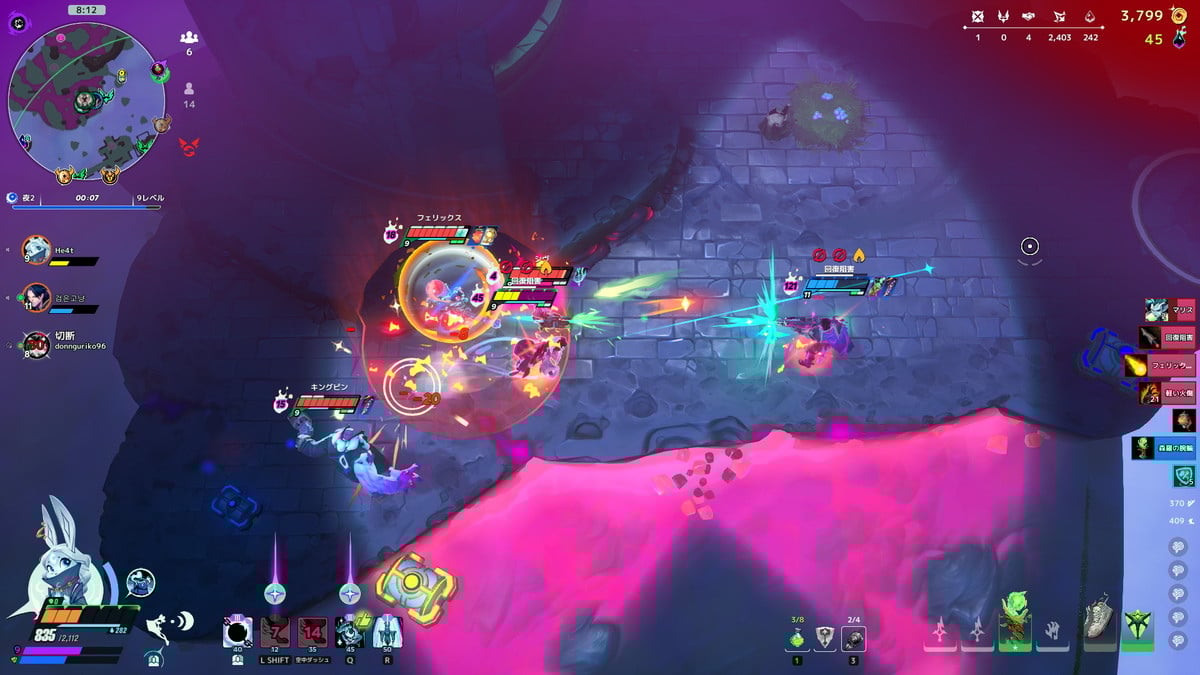Viewport: 1200px width, 675px height.
Task: Activate the 空中ダッシュ ability icon
Action: [x=313, y=632]
